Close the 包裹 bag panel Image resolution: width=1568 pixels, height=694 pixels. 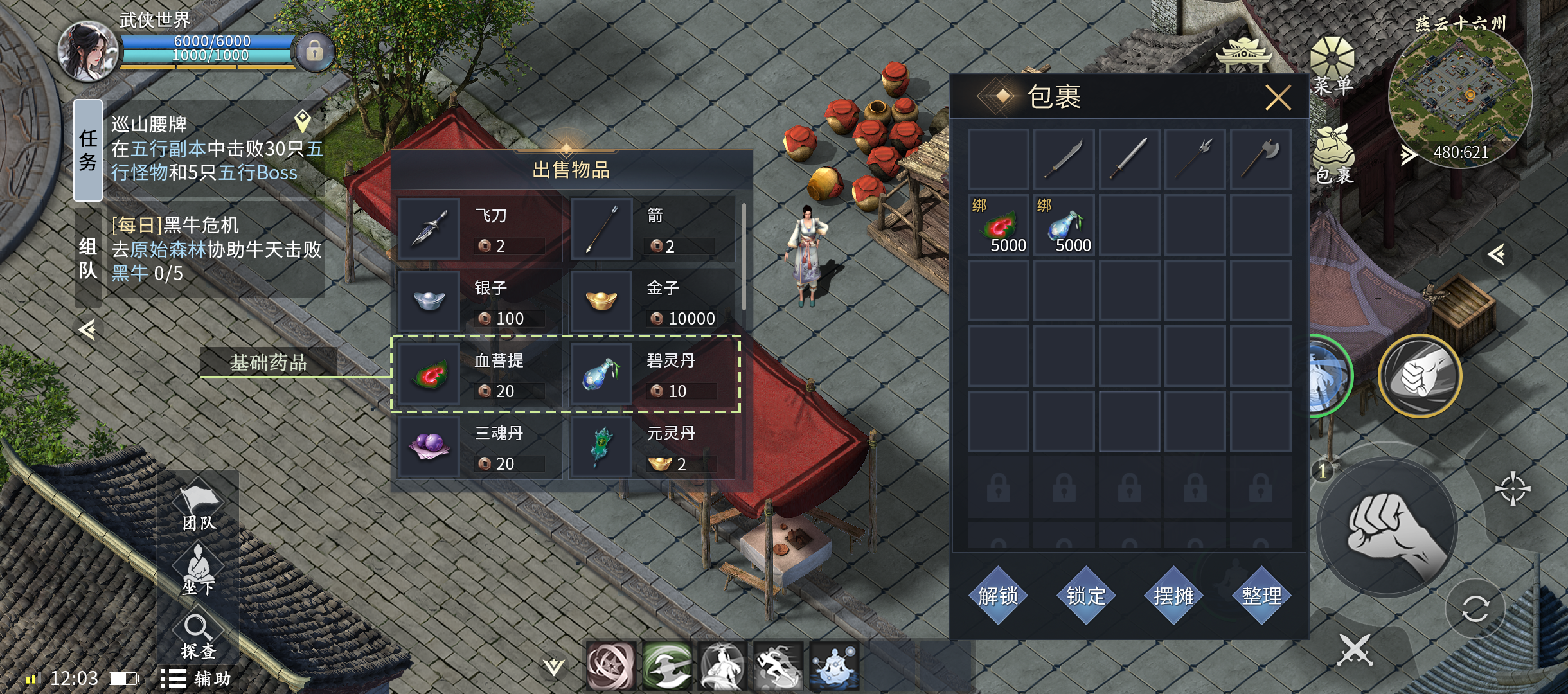tap(1278, 98)
